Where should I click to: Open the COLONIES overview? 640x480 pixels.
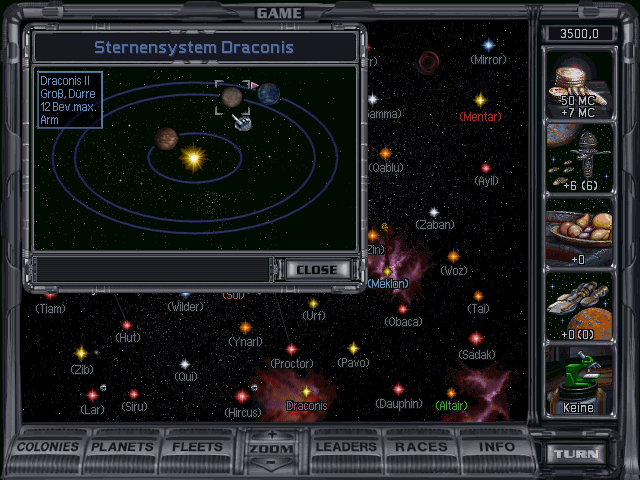(49, 446)
